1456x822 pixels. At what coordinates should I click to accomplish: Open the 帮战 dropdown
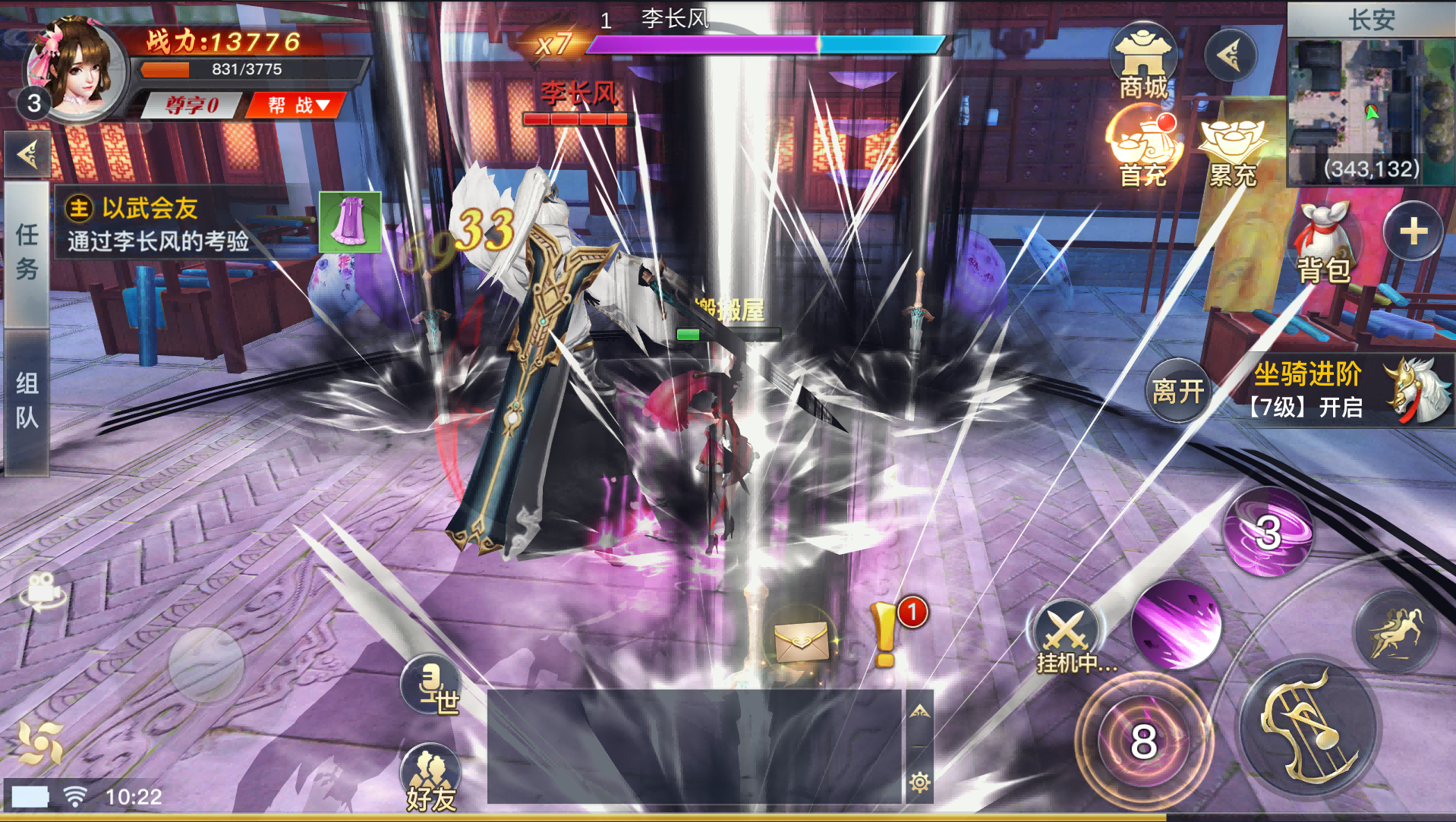point(296,104)
